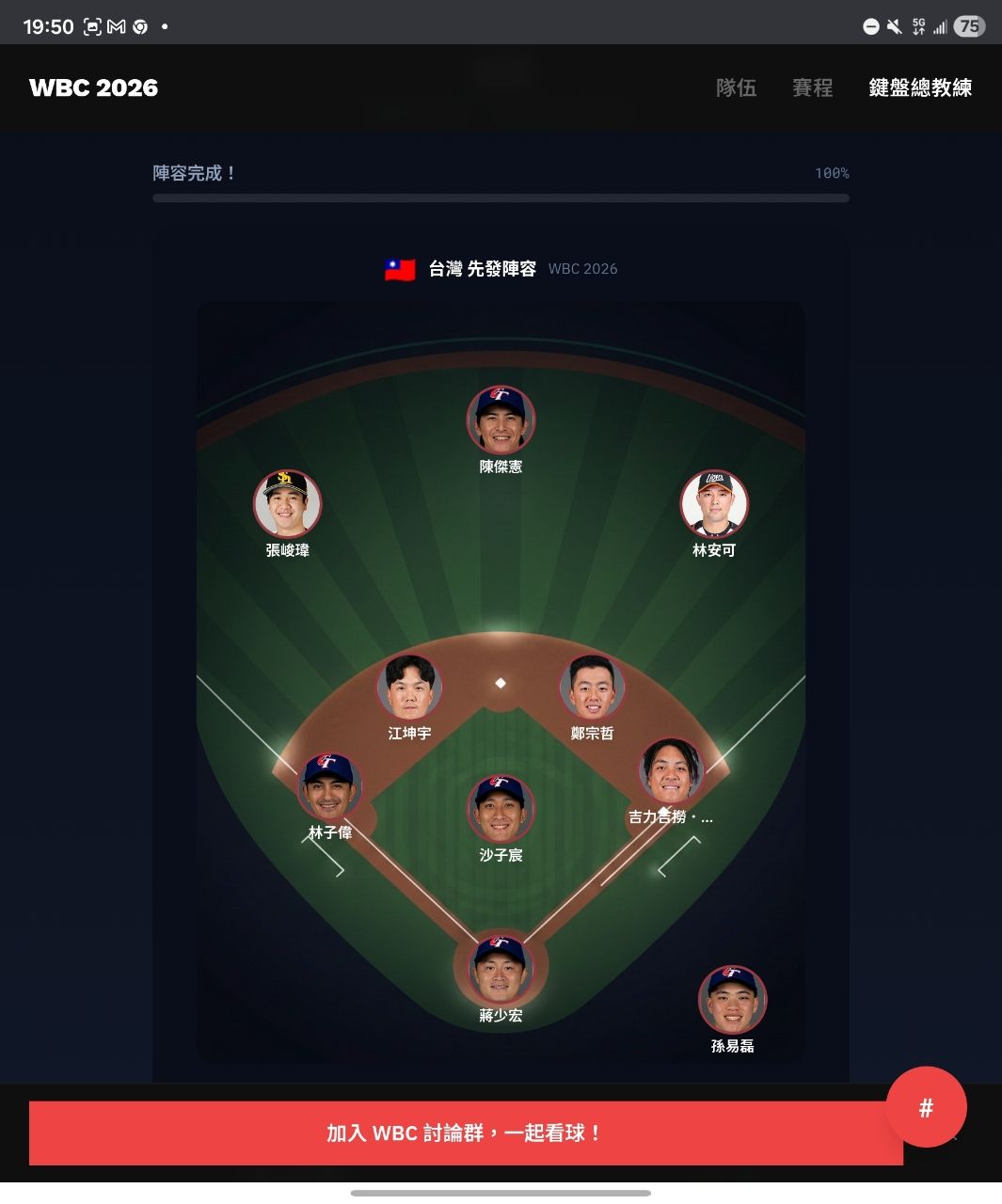This screenshot has width=1002, height=1204.
Task: Select first baseman 吉力吉撈
Action: coord(671,771)
